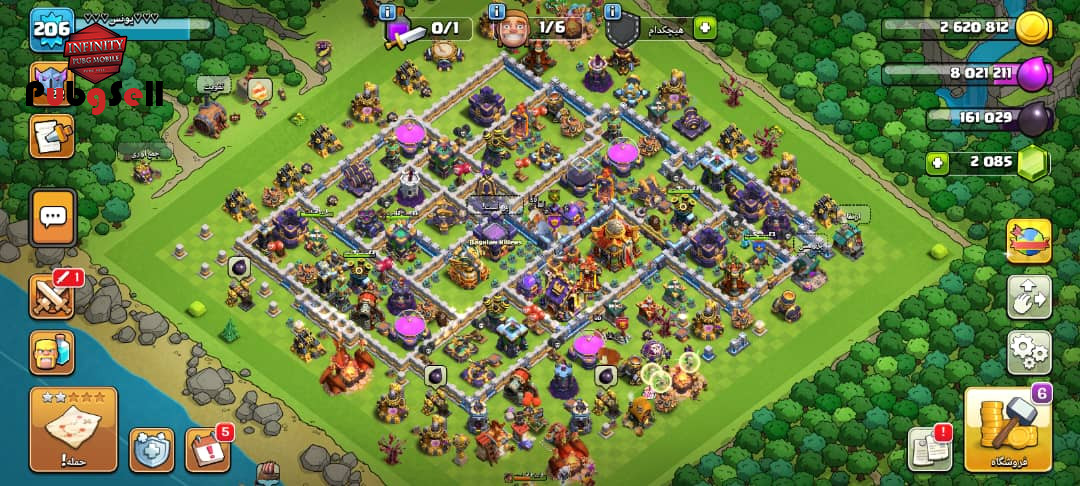Open the Shop with gold and hammer

pyautogui.click(x=1008, y=430)
